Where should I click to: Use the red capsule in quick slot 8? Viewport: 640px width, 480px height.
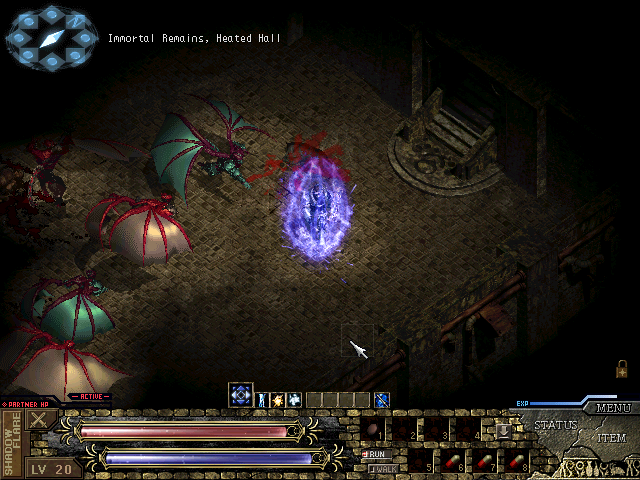tap(516, 461)
